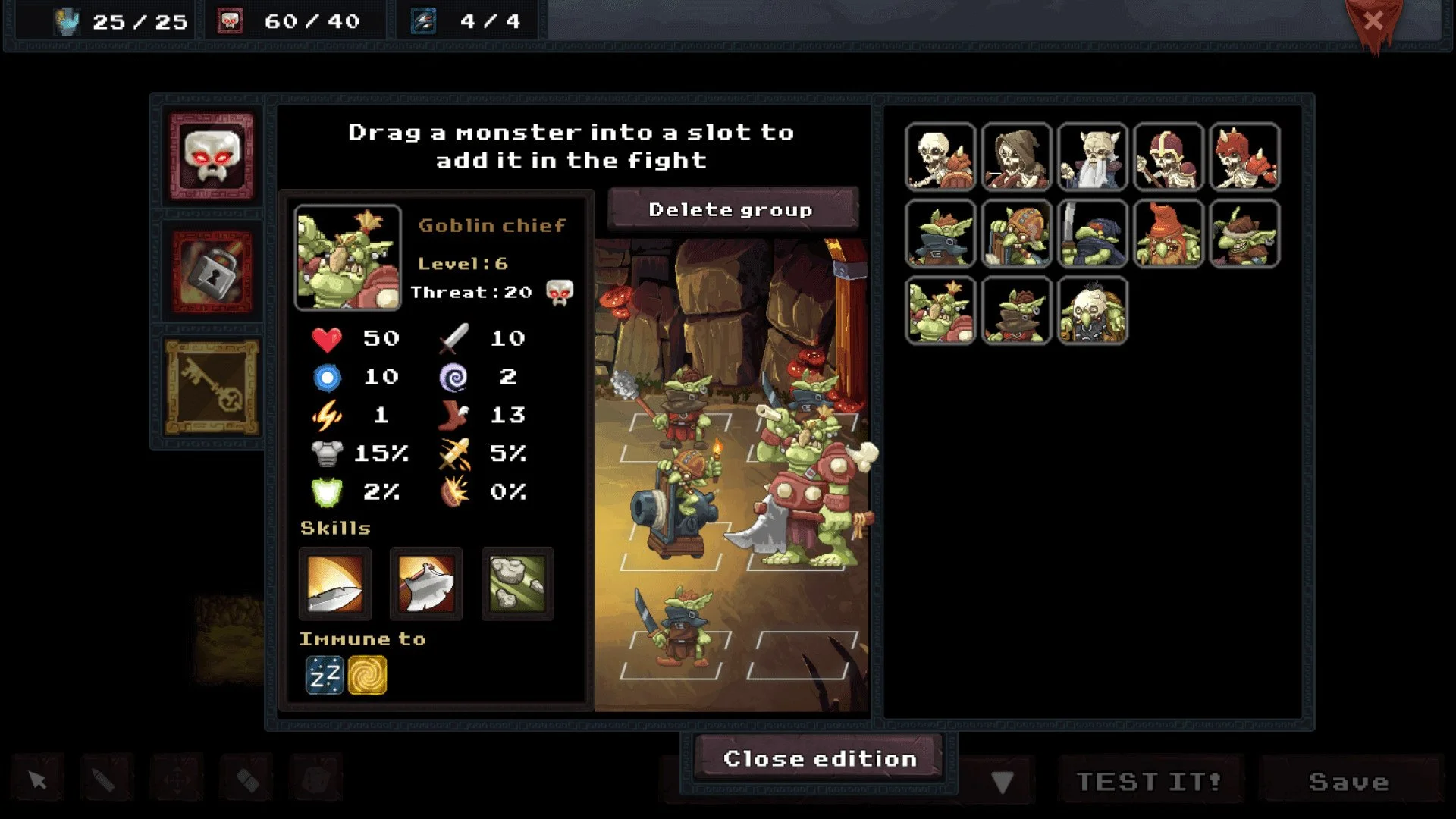This screenshot has height=819, width=1456.
Task: Select the bearded skeleton necromancer in roster
Action: pyautogui.click(x=1092, y=157)
